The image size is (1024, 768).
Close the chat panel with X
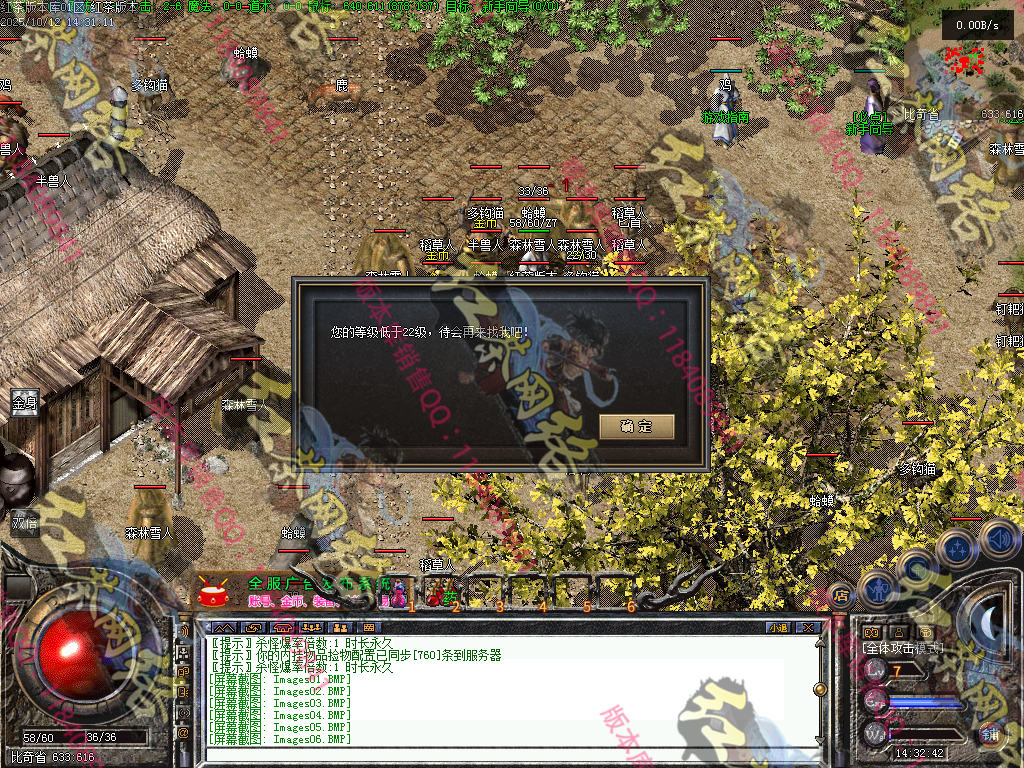808,627
